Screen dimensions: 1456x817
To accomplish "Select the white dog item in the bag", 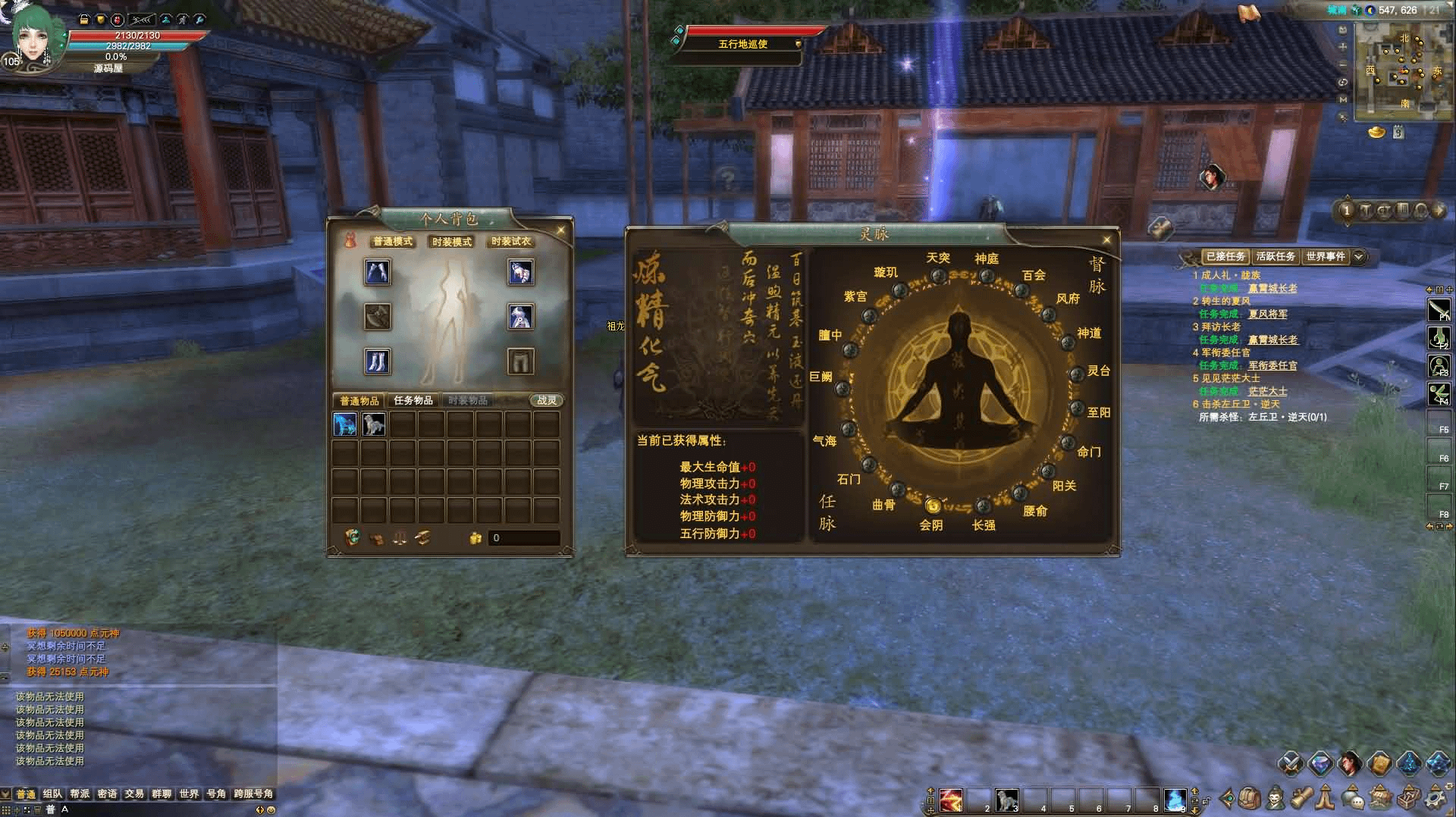I will coord(374,424).
